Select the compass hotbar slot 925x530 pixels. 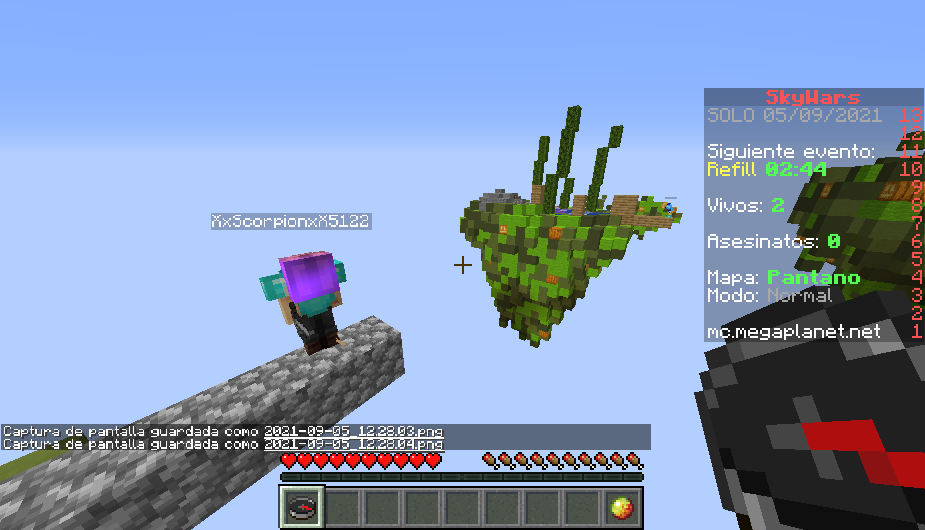(300, 507)
